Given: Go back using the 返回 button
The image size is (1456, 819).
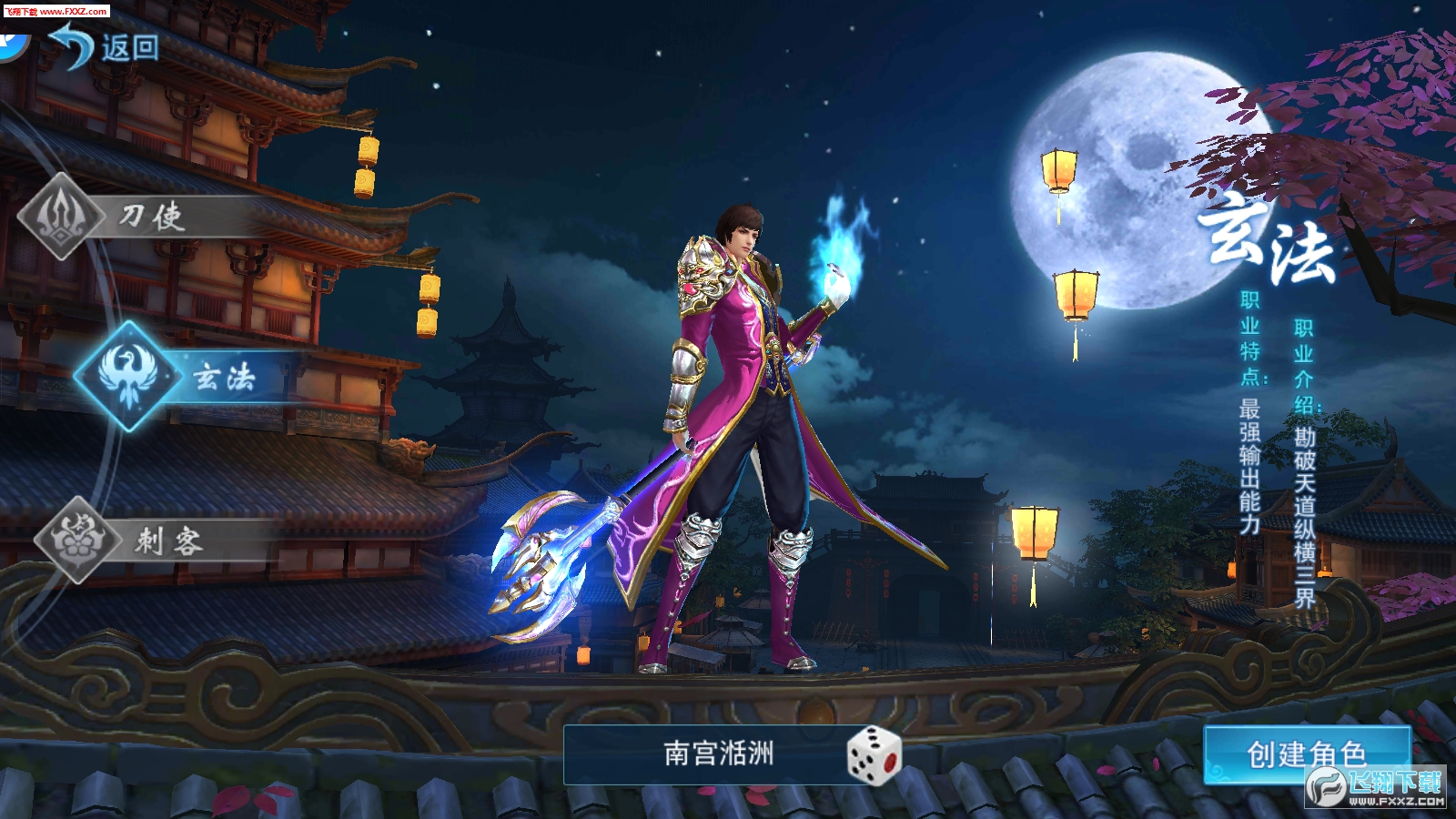Looking at the screenshot, I should tap(105, 45).
